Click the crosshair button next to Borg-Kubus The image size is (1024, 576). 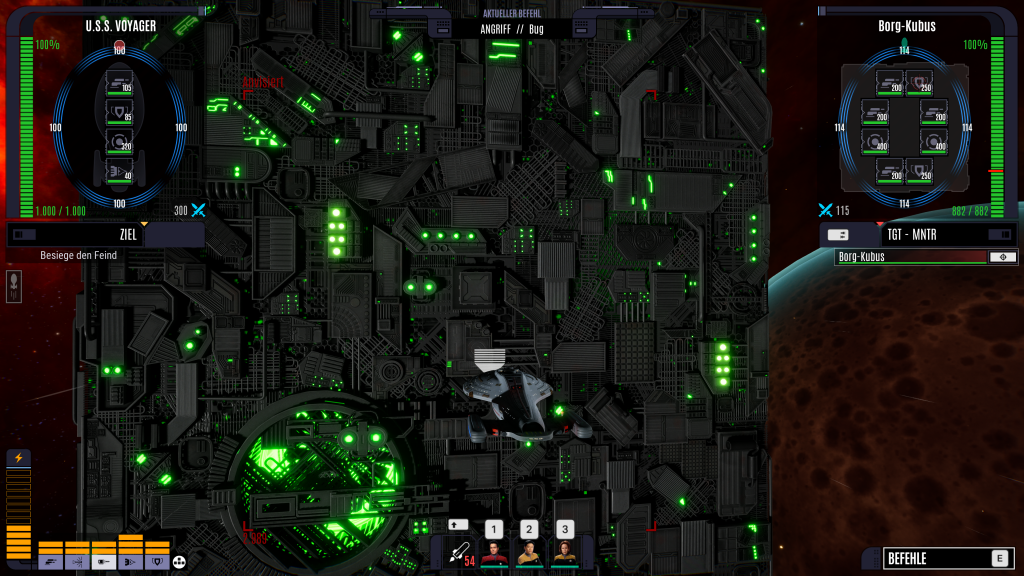[1002, 257]
